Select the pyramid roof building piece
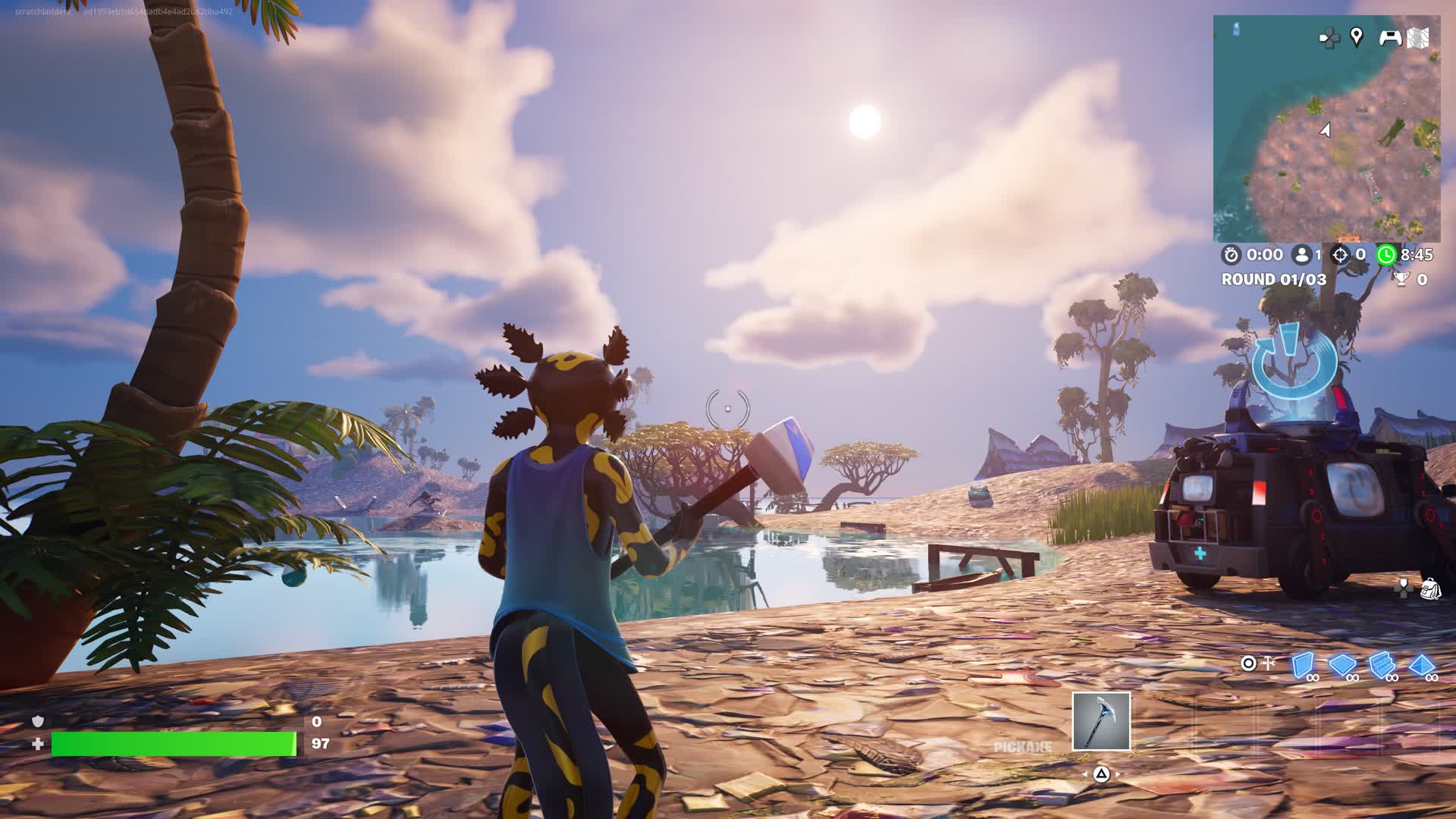 [1420, 665]
